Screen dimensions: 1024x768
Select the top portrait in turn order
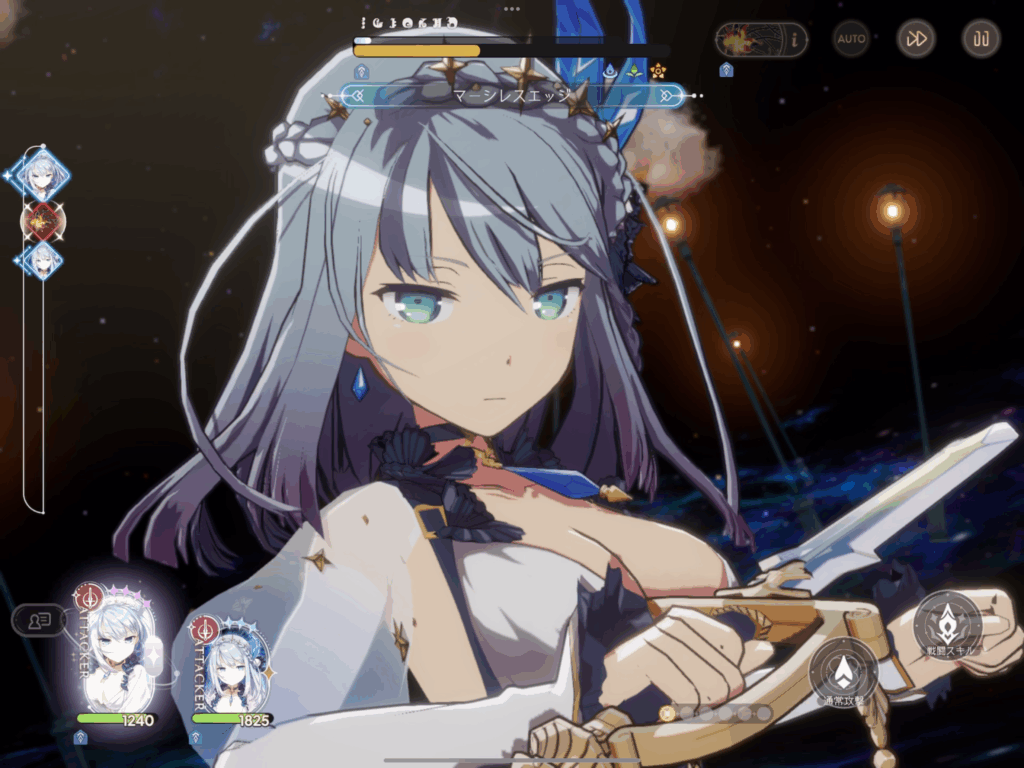[x=42, y=175]
